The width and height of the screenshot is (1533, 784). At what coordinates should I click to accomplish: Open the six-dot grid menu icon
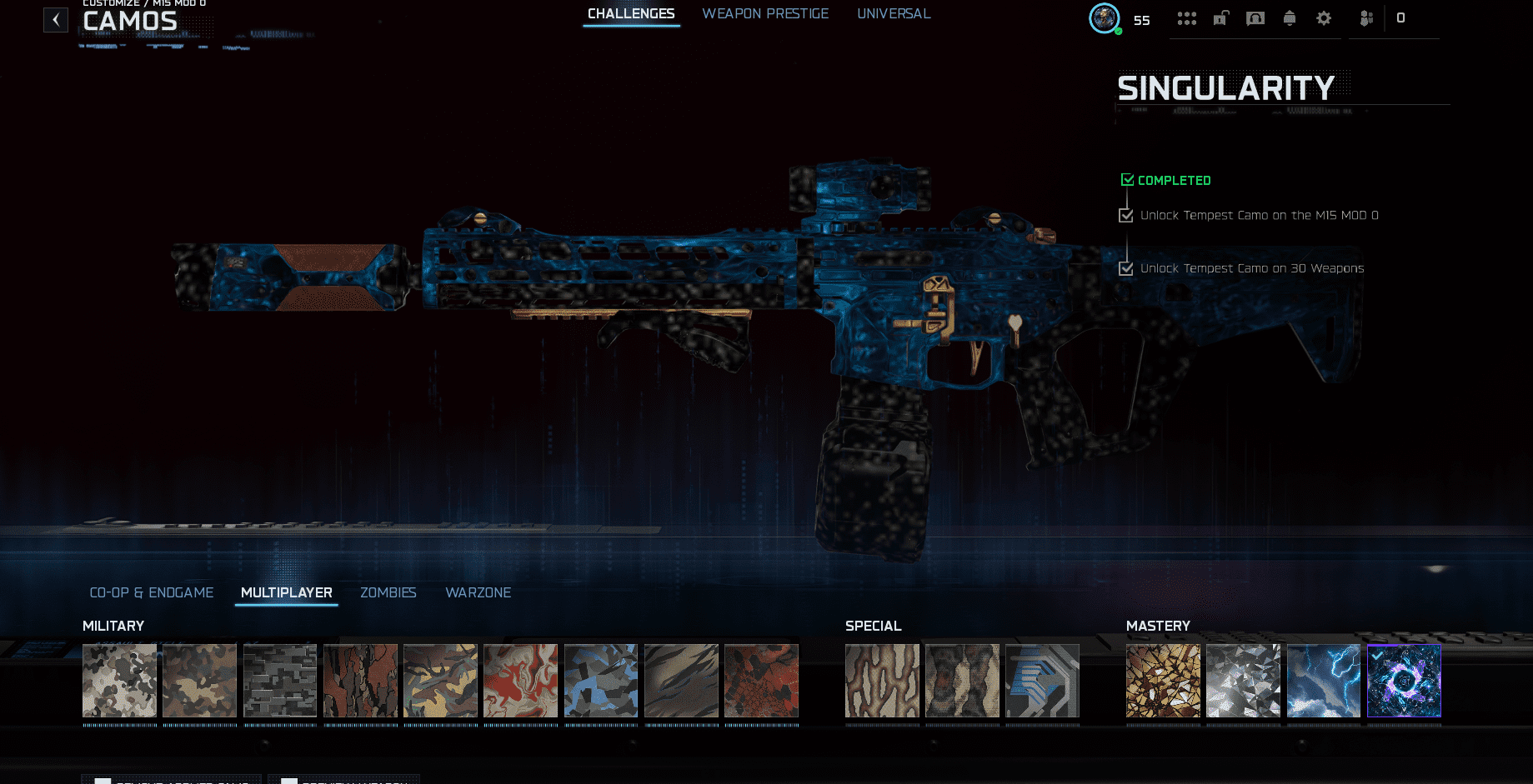pos(1187,18)
